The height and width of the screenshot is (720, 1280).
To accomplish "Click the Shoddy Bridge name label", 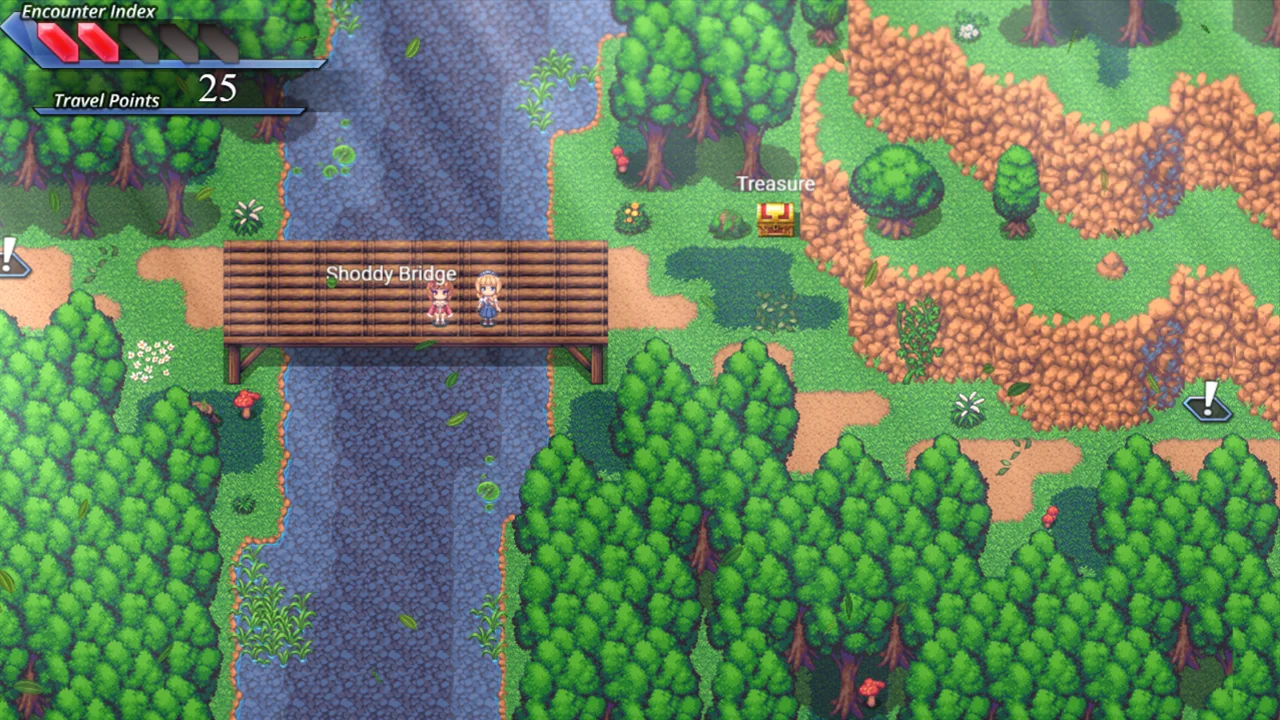I will 391,274.
